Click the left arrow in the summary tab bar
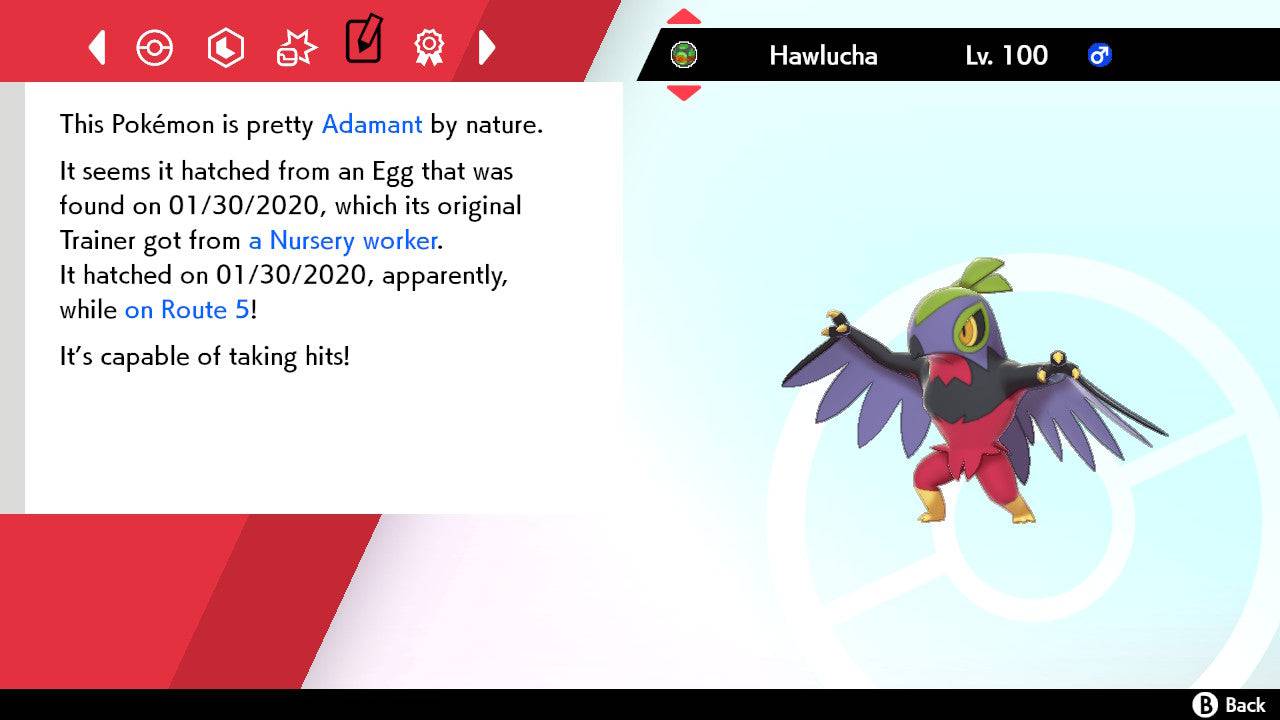 [x=97, y=47]
